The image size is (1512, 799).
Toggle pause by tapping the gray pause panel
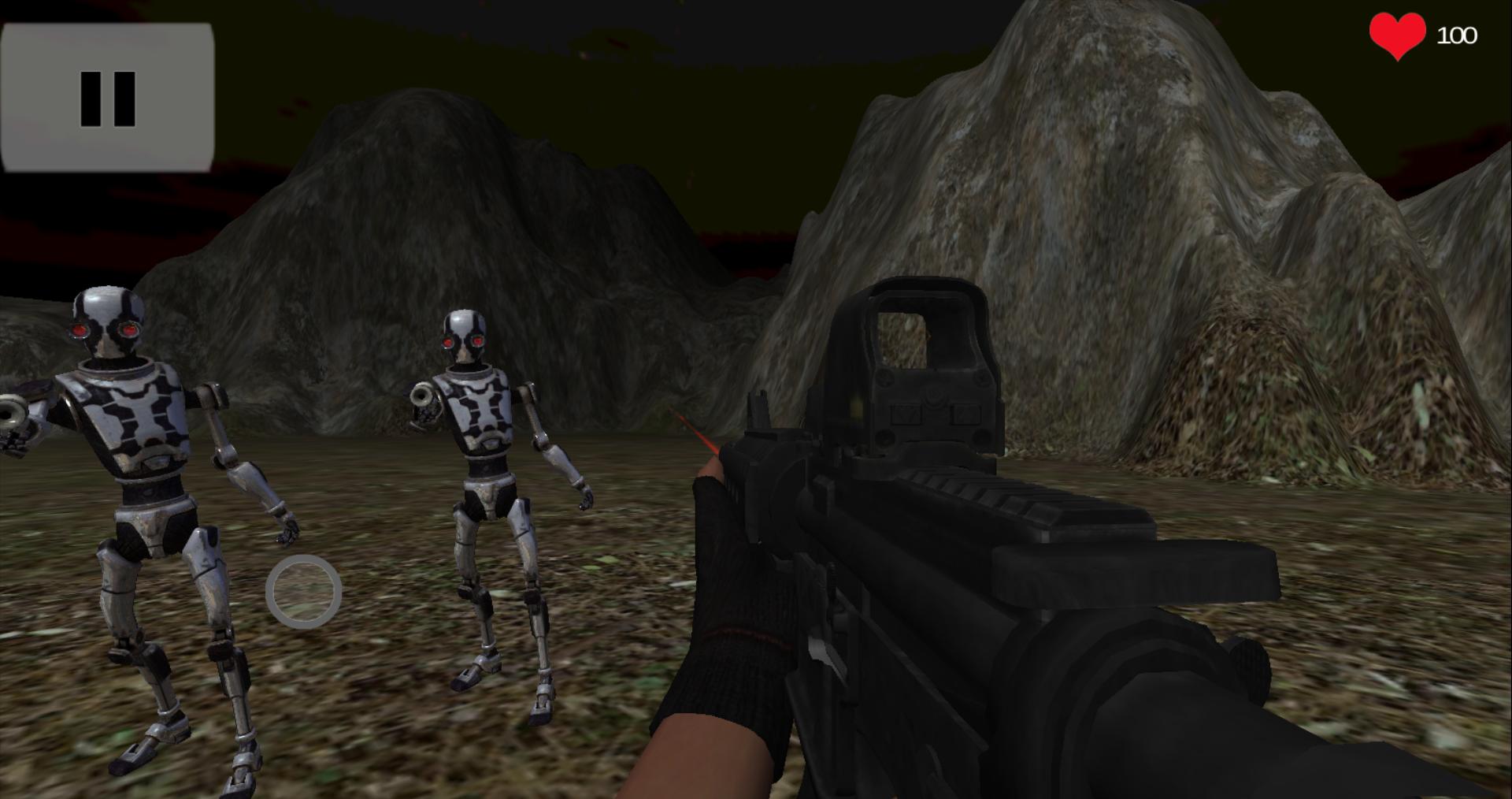coord(109,96)
